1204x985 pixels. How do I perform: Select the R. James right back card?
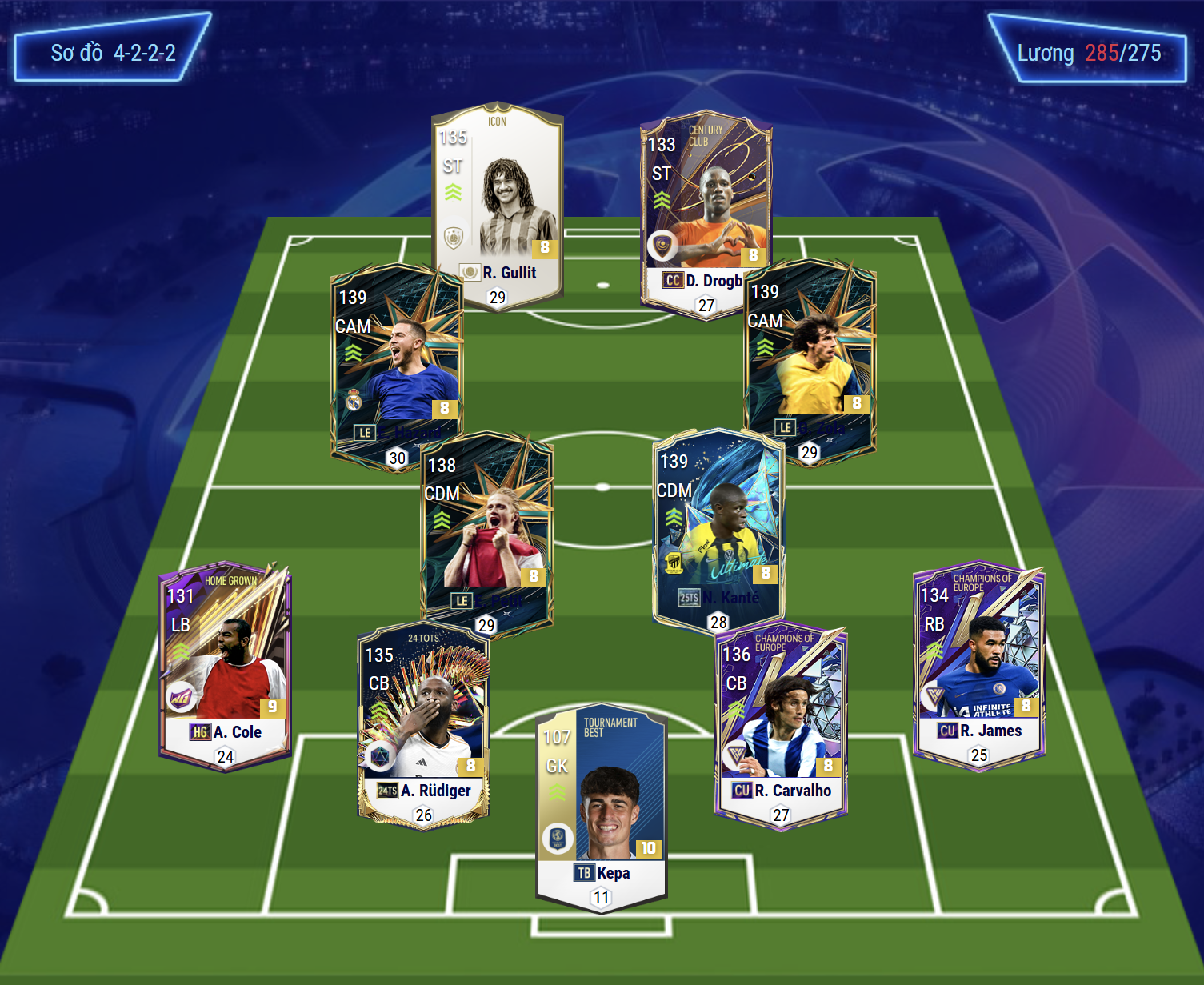pos(978,664)
